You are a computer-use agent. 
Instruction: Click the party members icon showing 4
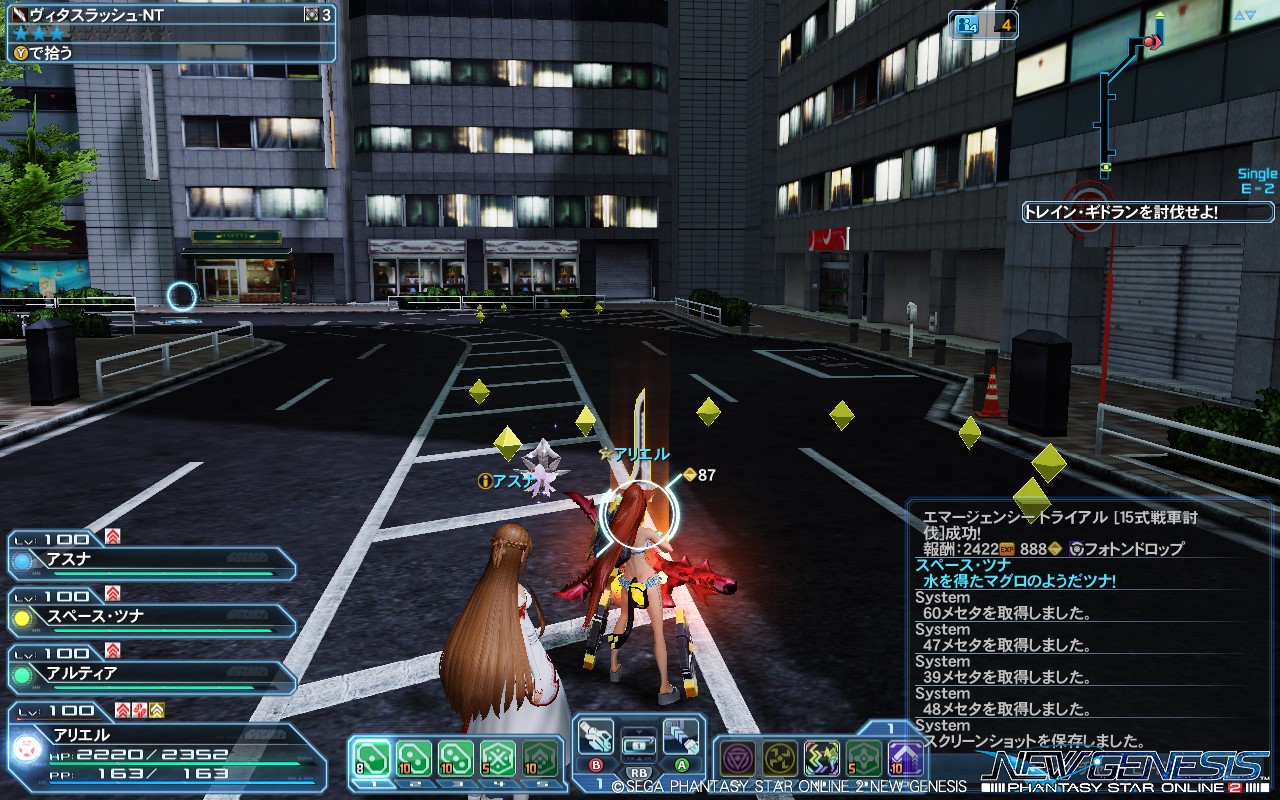pos(967,25)
